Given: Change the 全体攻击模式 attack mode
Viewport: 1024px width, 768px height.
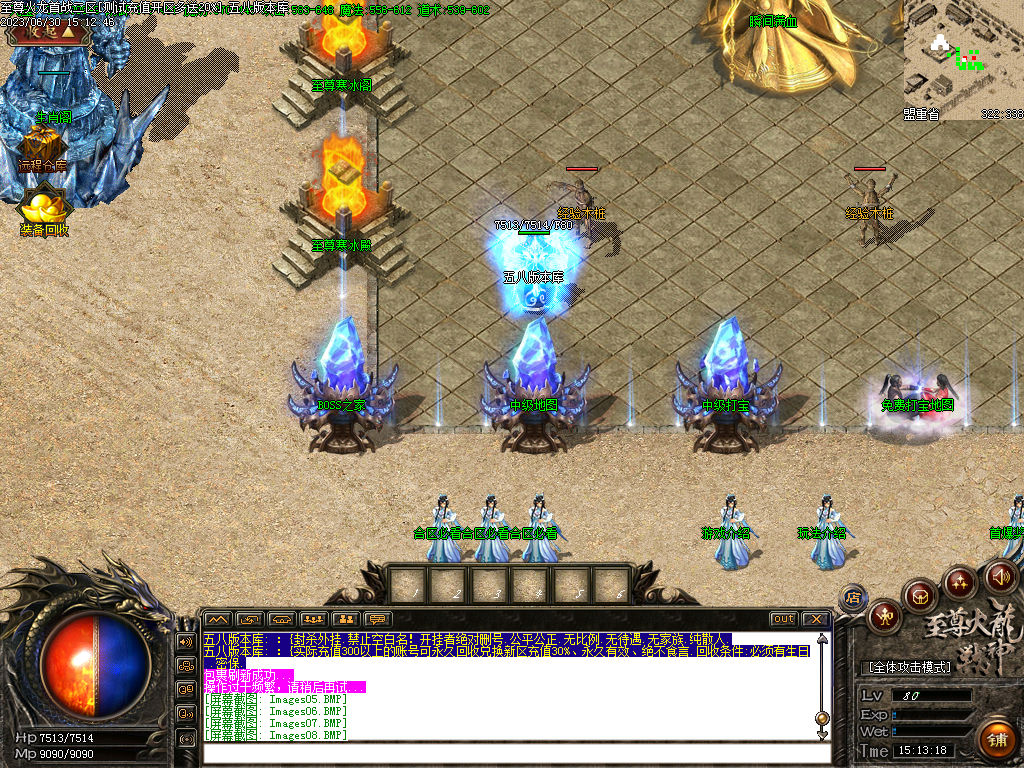Looking at the screenshot, I should pos(911,666).
